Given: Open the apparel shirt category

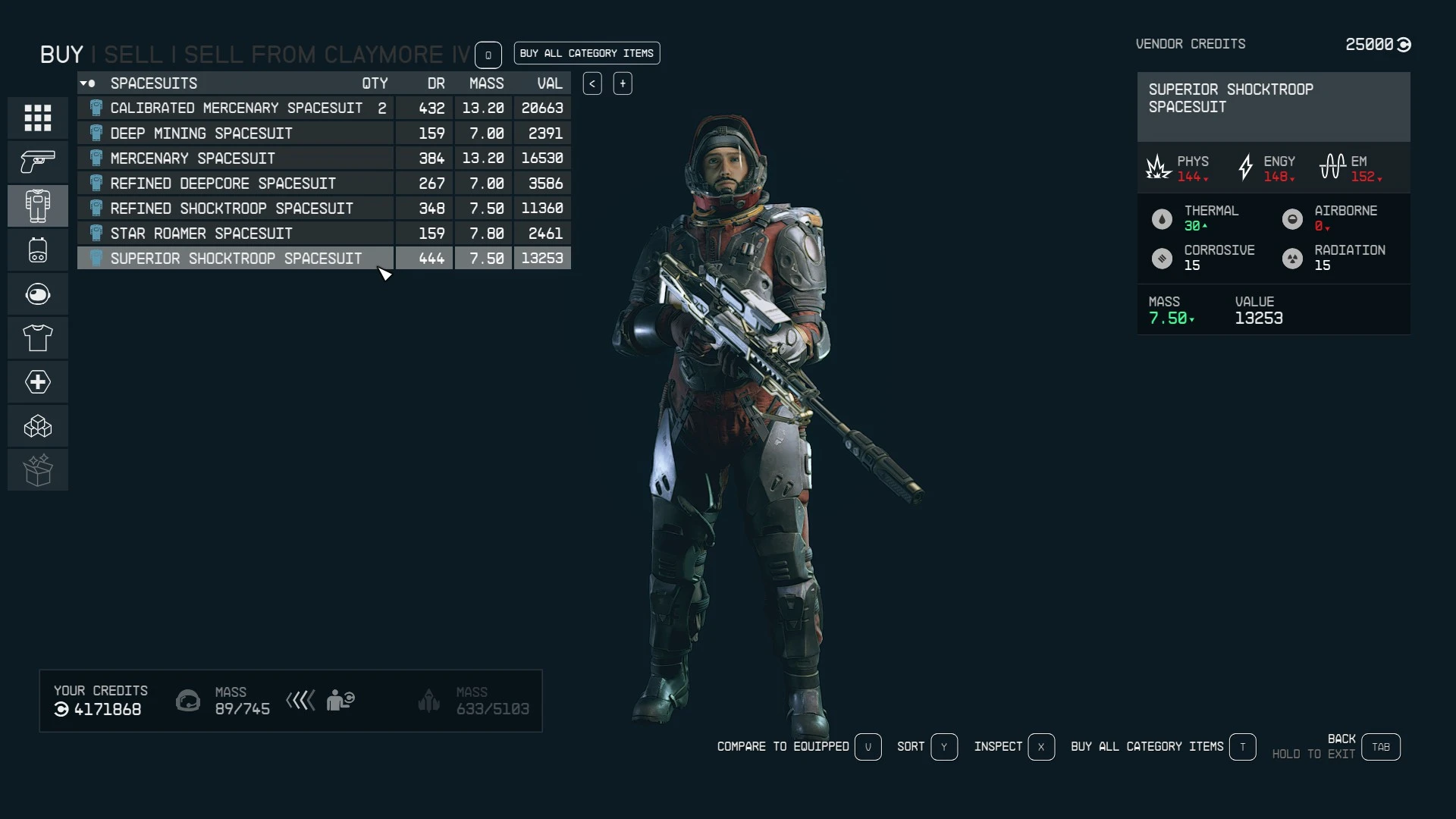Looking at the screenshot, I should coord(38,337).
